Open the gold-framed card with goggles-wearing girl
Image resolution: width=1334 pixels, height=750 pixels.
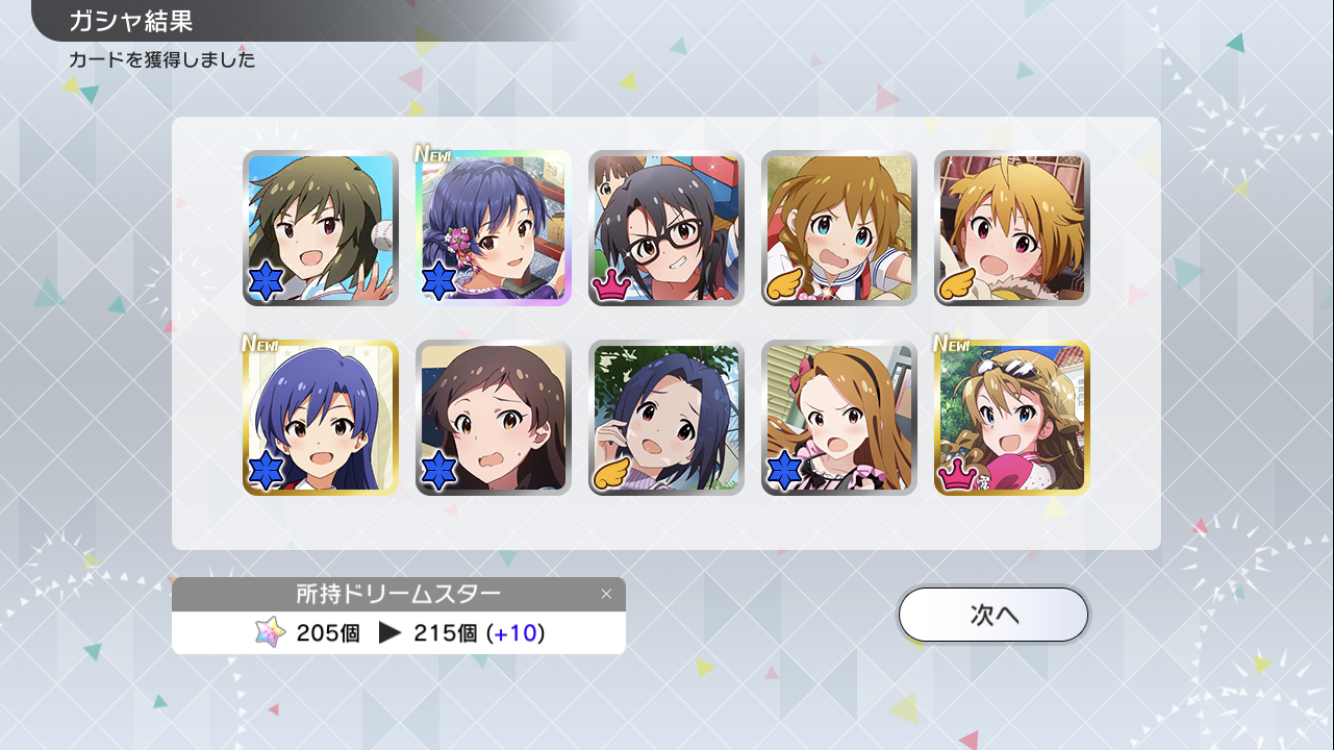(1012, 418)
